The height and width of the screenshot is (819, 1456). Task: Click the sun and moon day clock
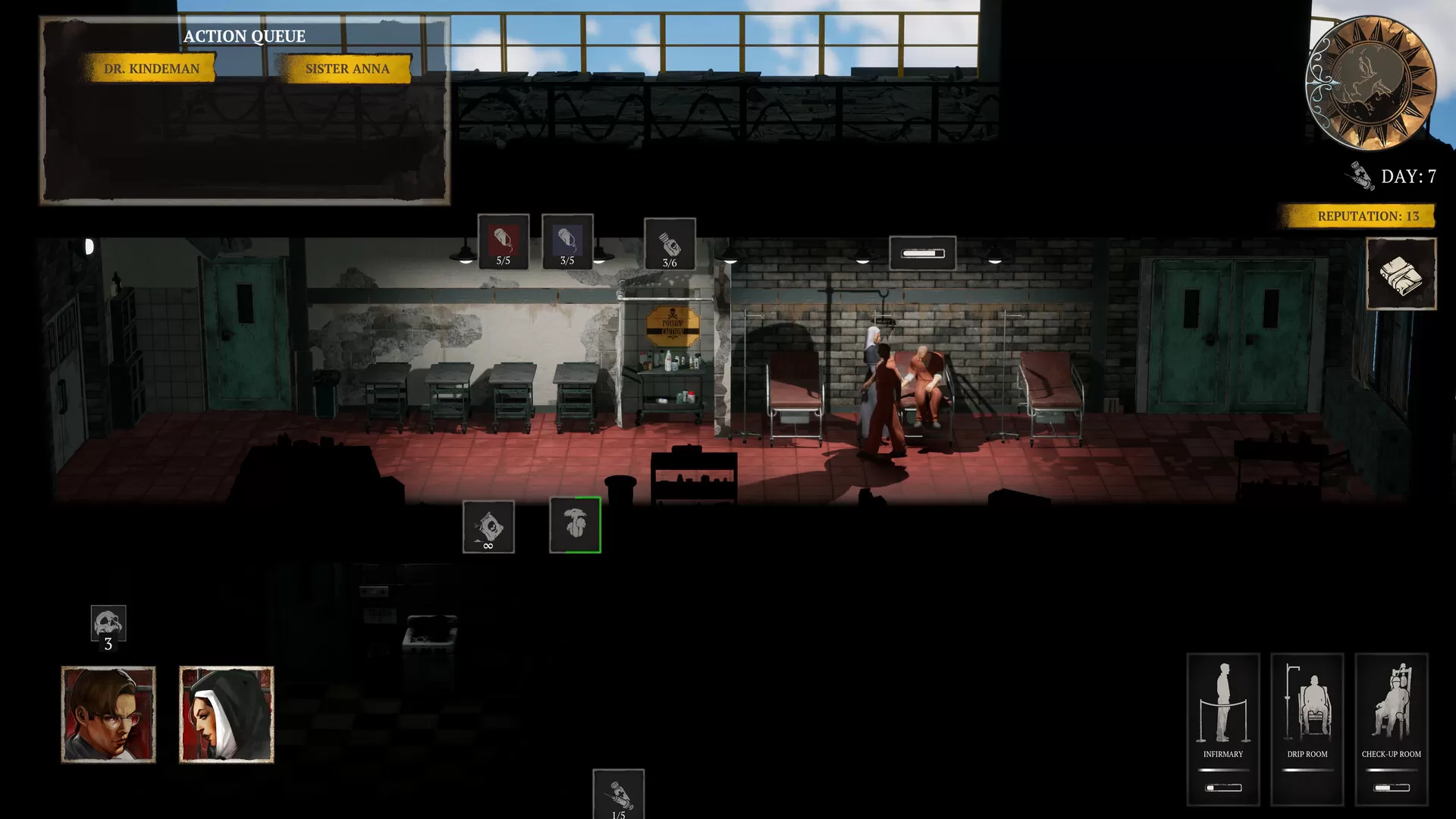point(1370,83)
